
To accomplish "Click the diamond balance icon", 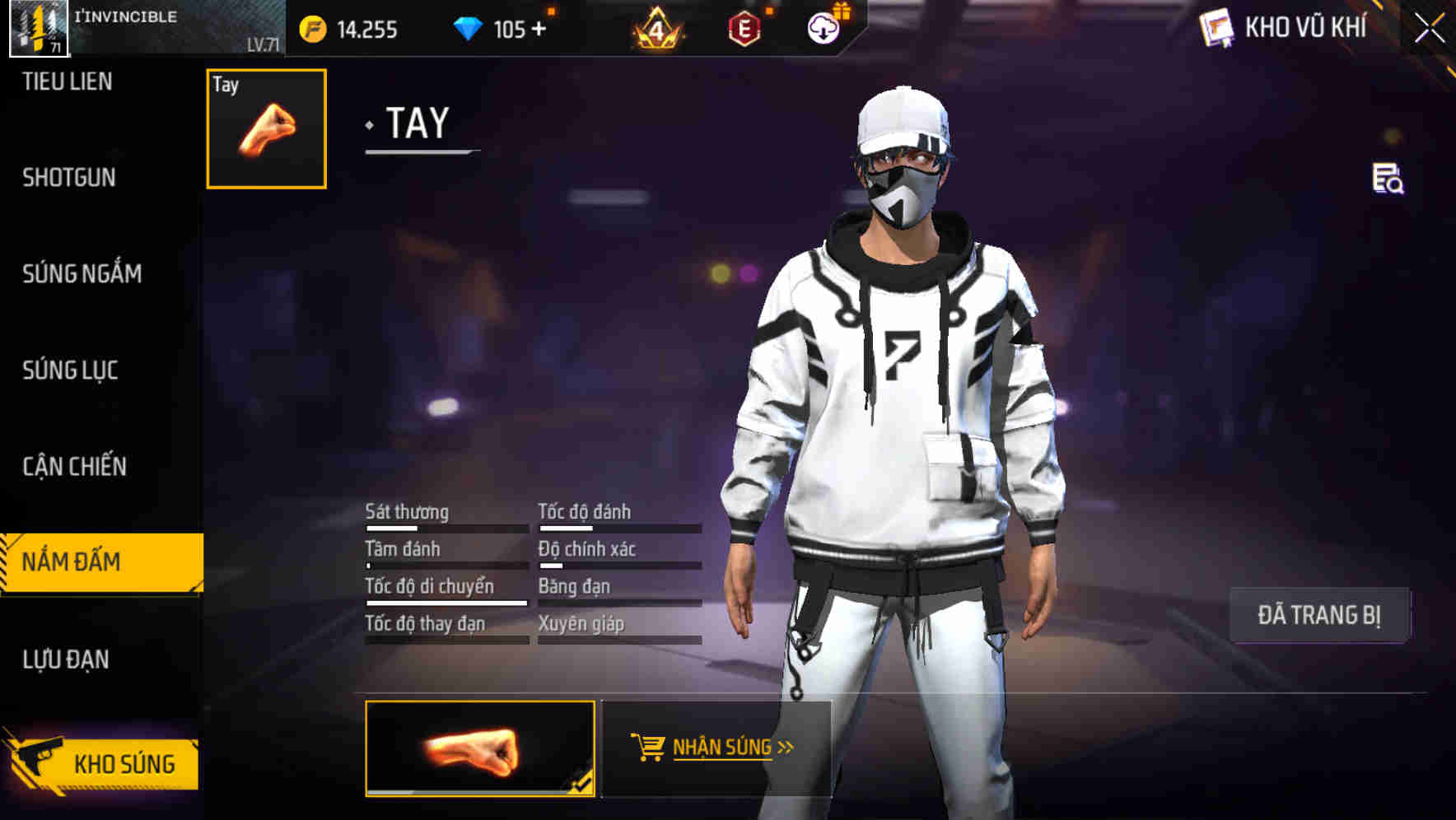I will click(465, 30).
